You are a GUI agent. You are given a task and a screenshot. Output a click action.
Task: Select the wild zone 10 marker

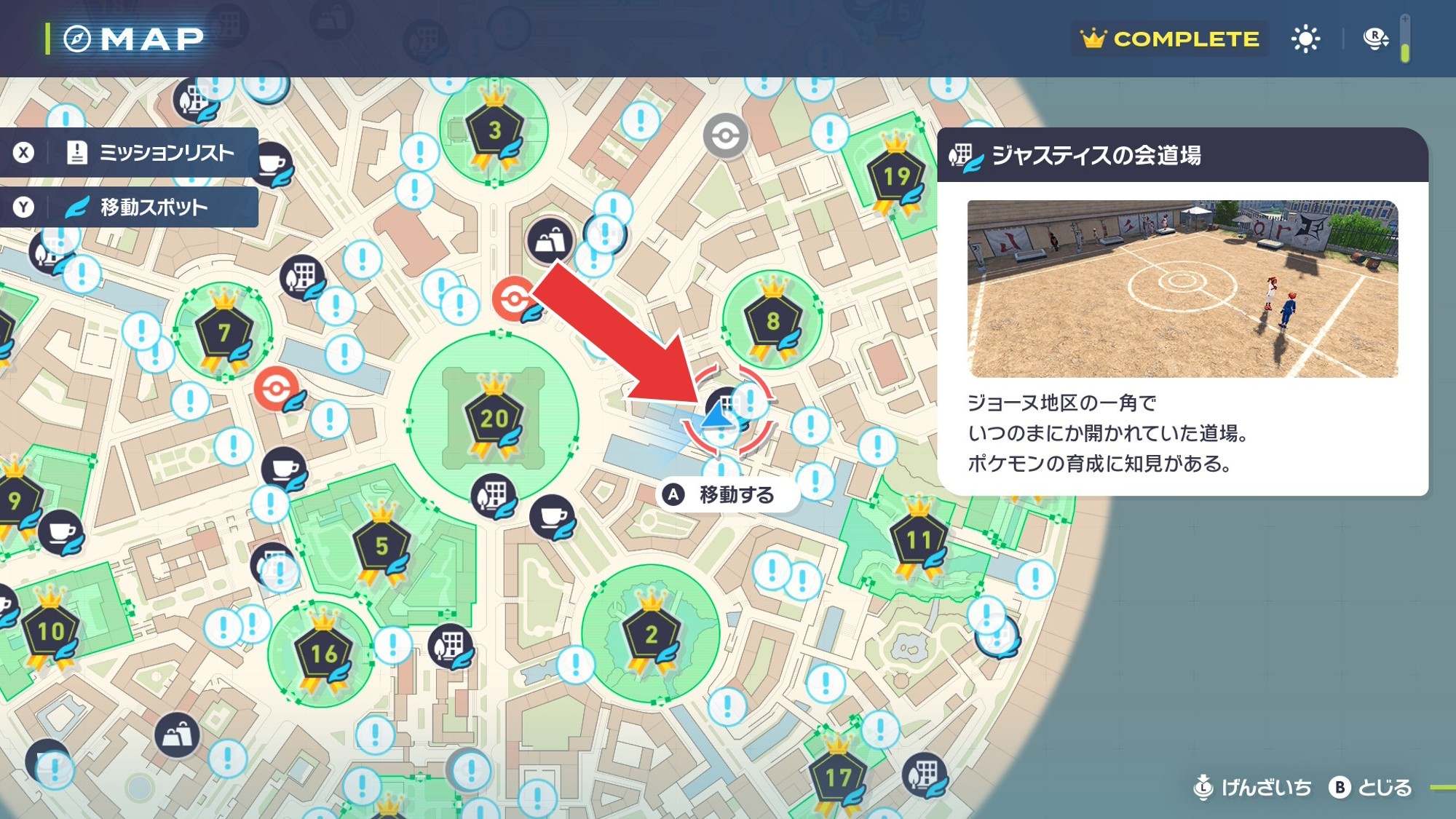[x=51, y=631]
